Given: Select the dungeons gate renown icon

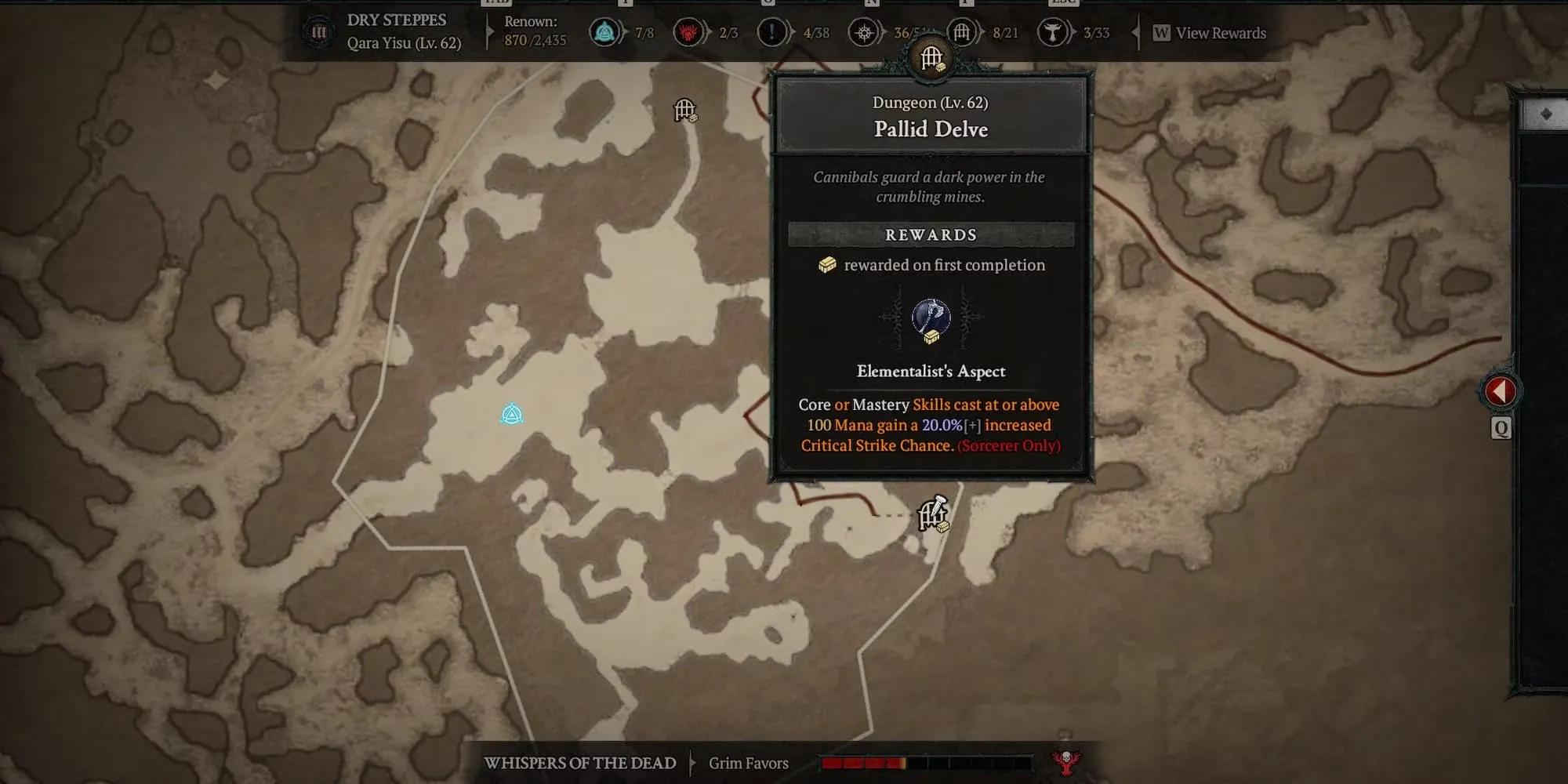Looking at the screenshot, I should coord(962,33).
